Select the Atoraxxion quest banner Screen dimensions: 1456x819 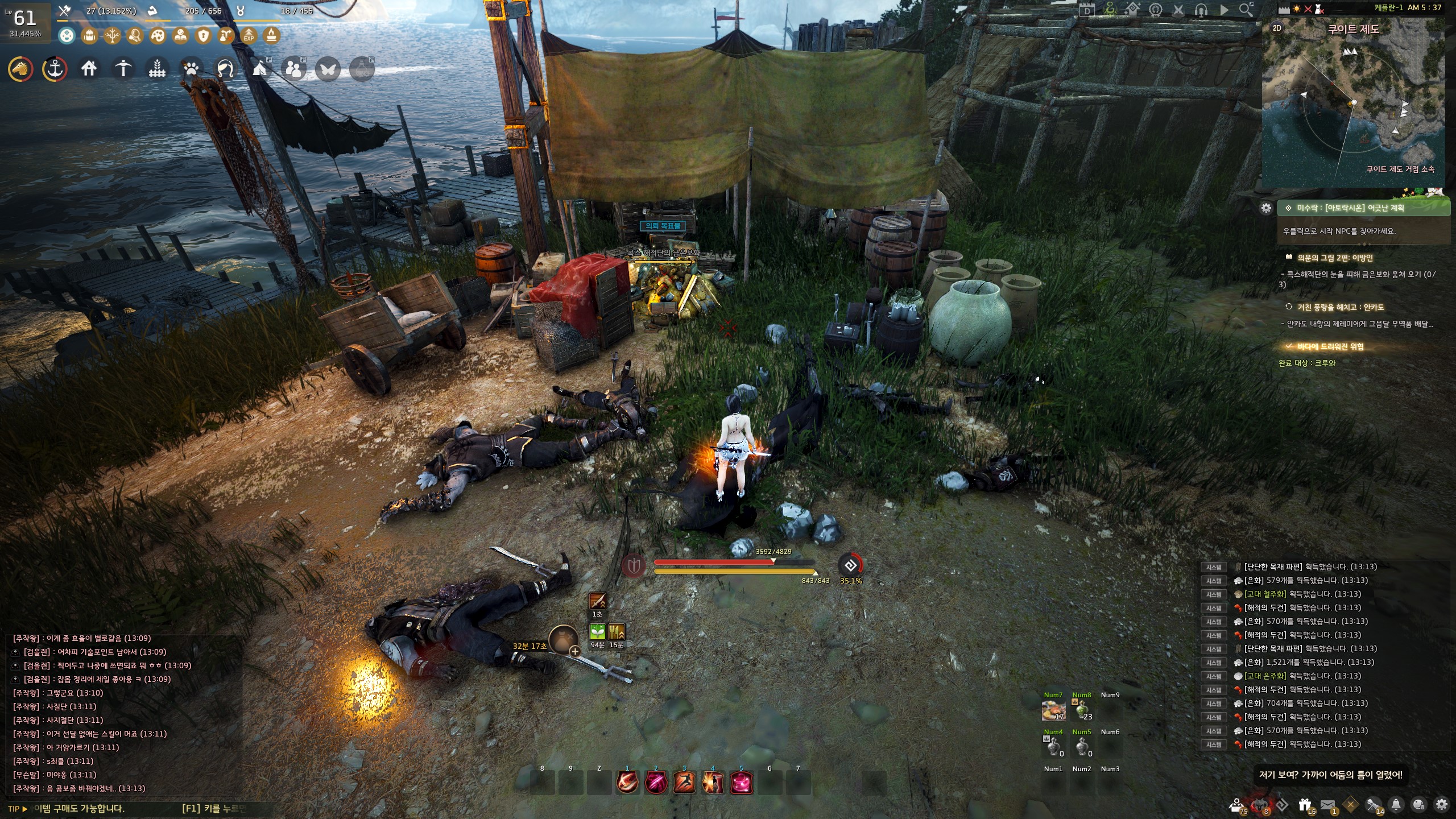point(1363,208)
